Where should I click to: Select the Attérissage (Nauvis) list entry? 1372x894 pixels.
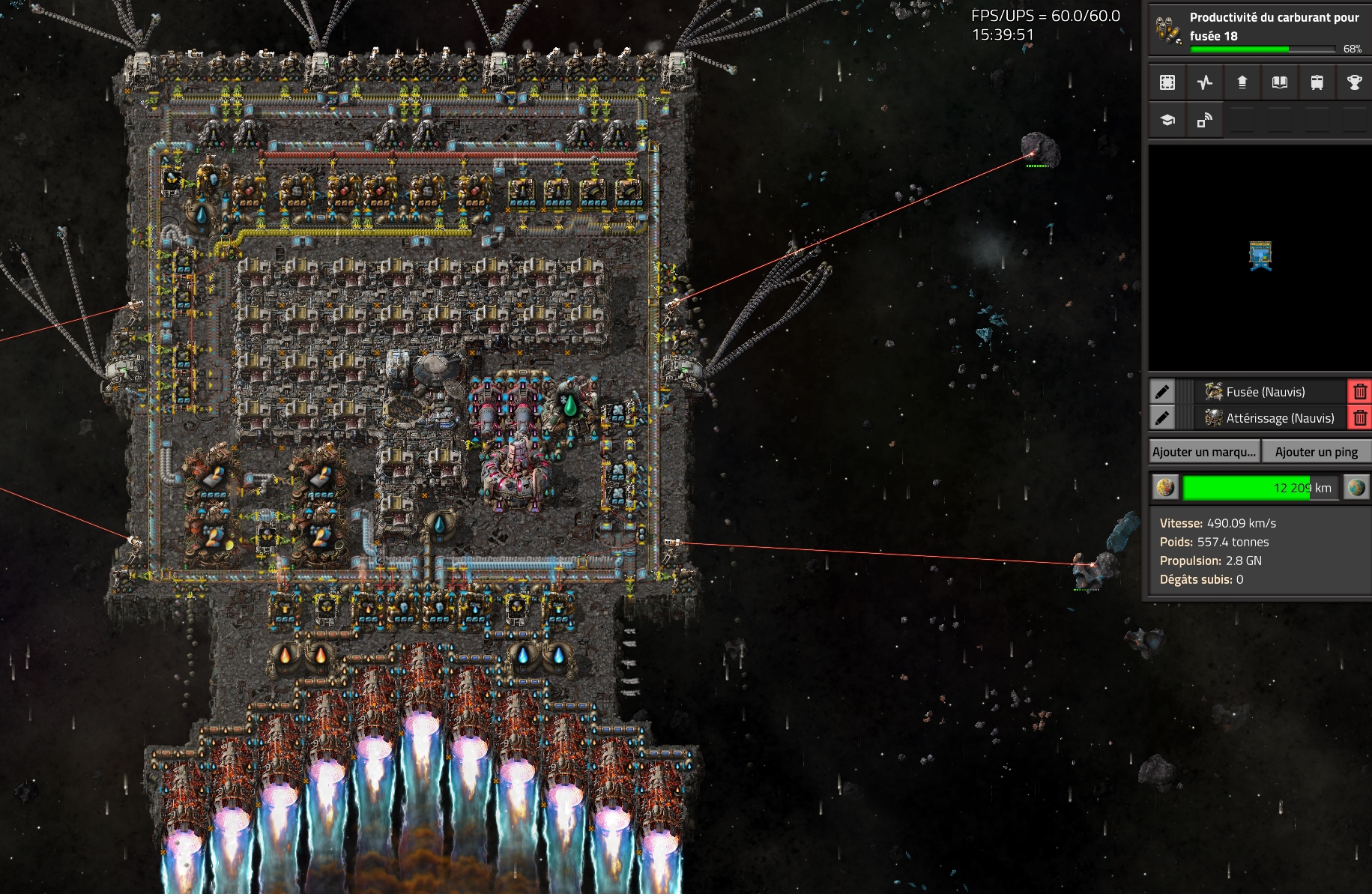1270,418
